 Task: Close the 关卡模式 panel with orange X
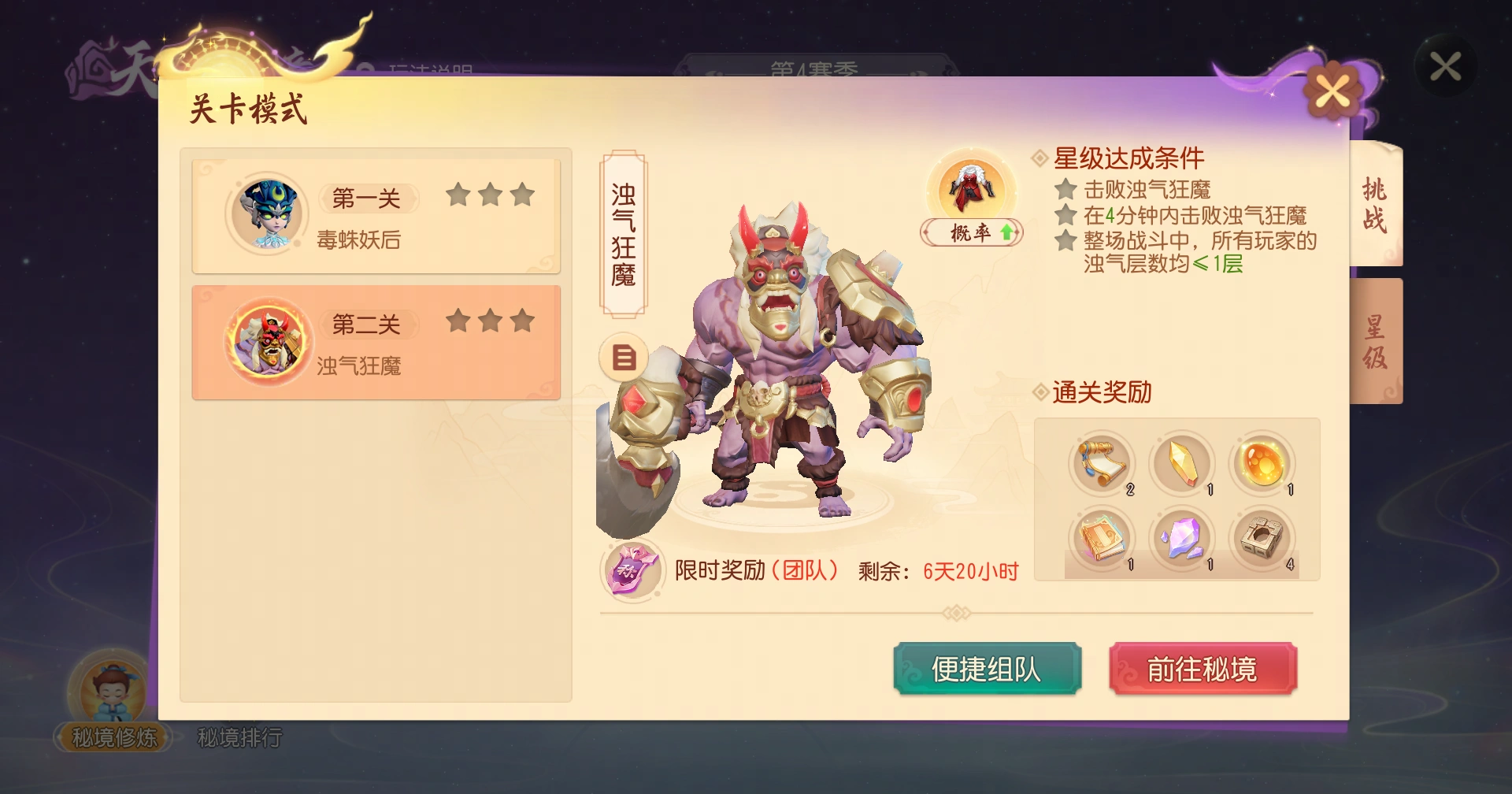[x=1332, y=91]
